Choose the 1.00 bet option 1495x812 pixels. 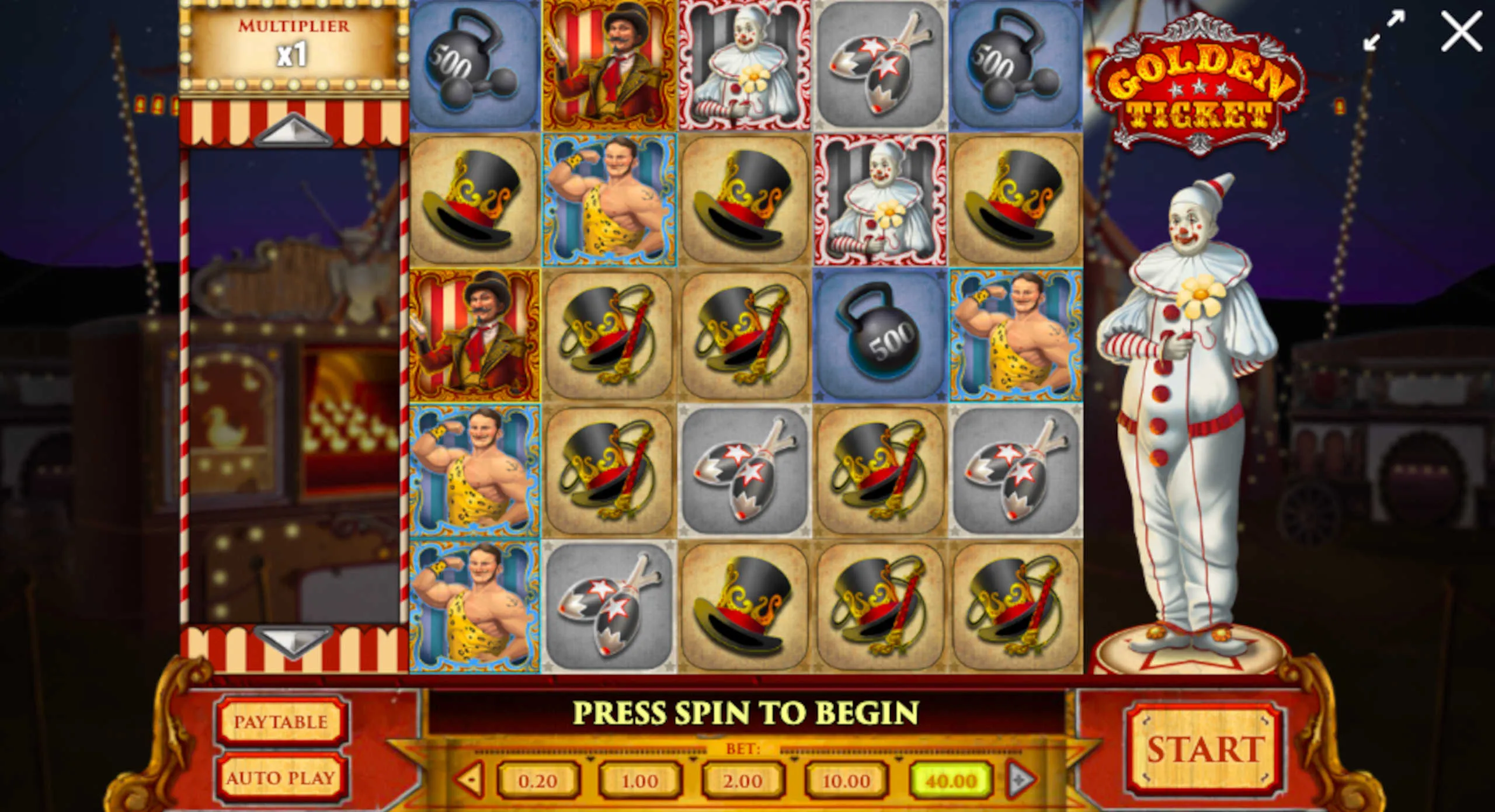pyautogui.click(x=640, y=780)
